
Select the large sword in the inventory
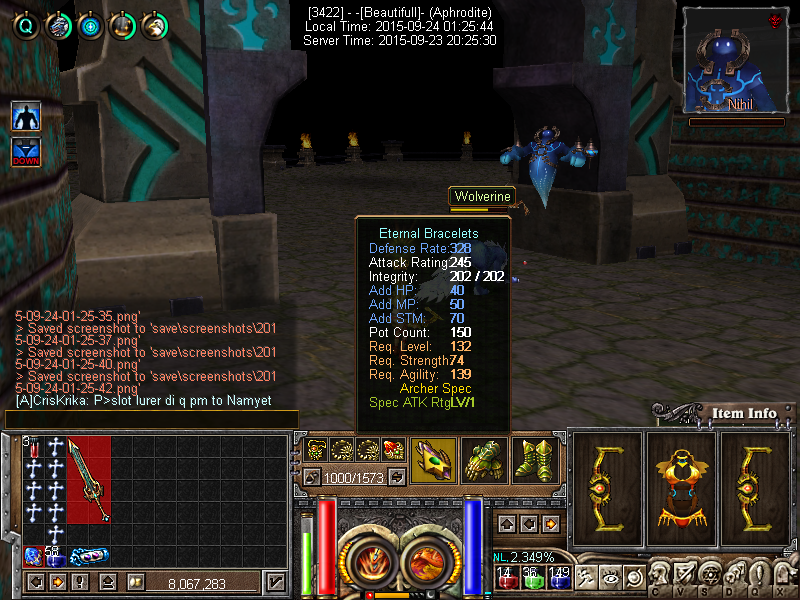[x=88, y=480]
